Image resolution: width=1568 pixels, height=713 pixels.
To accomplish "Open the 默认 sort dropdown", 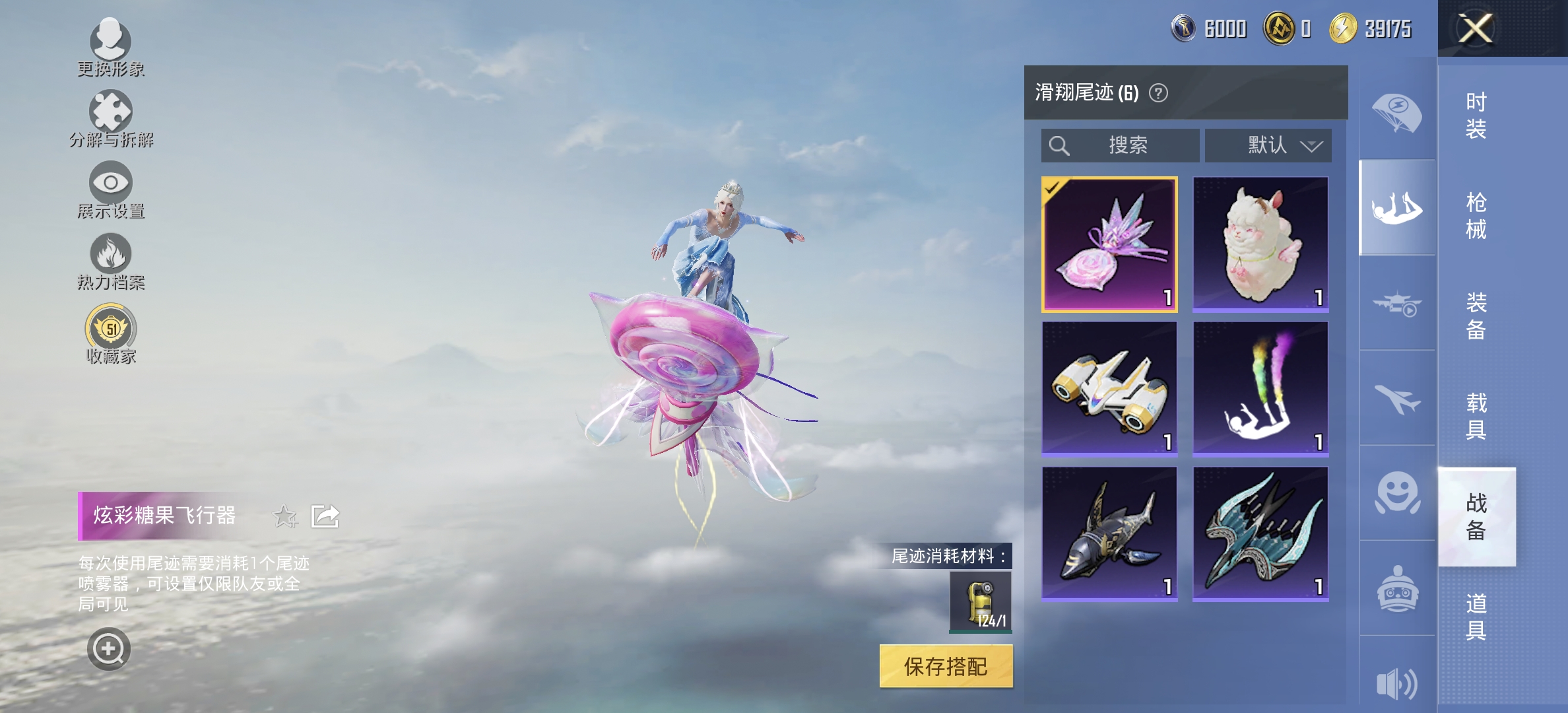I will pyautogui.click(x=1268, y=145).
